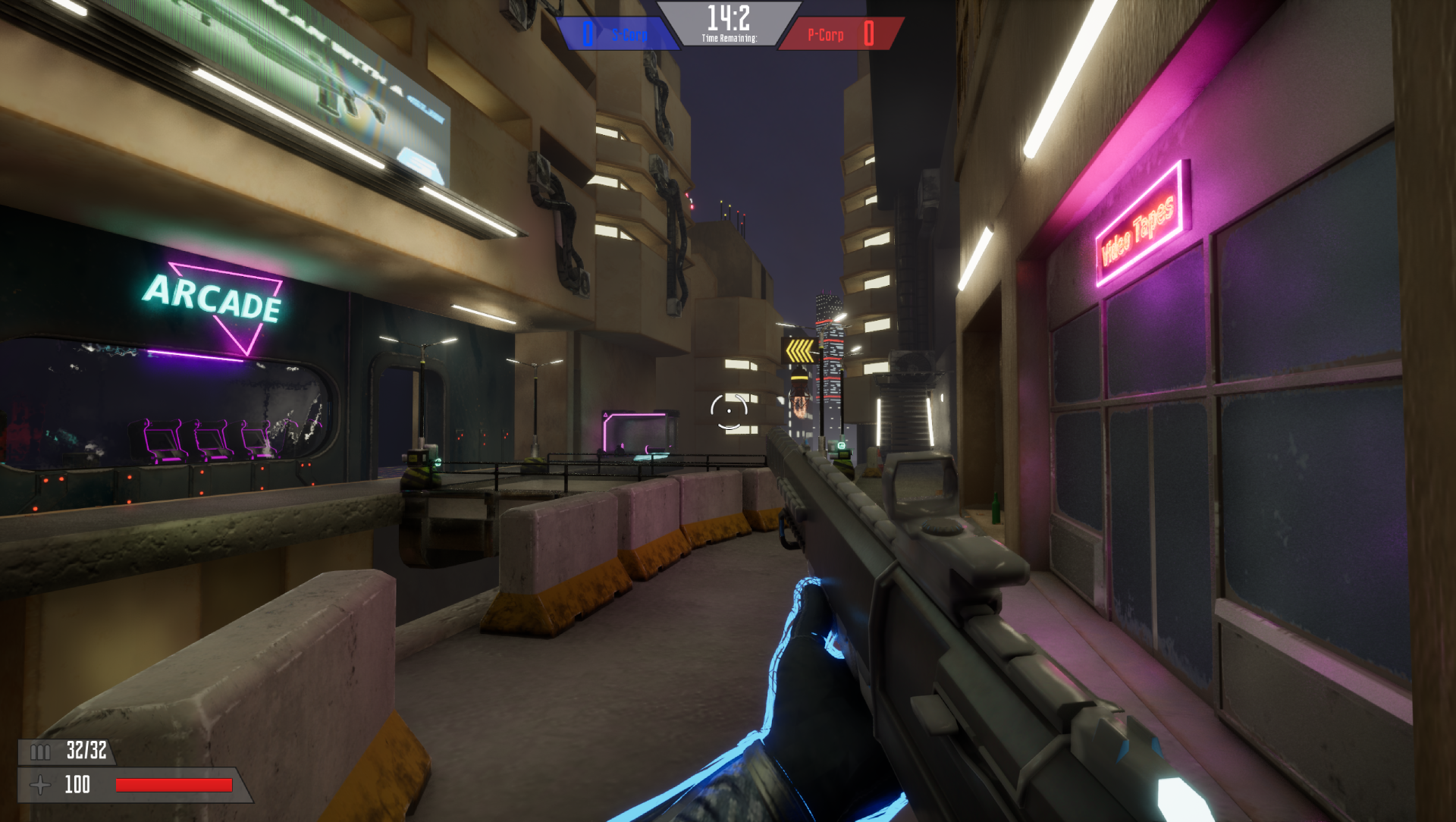This screenshot has width=1456, height=822.
Task: Click the 100 health value
Action: point(77,783)
